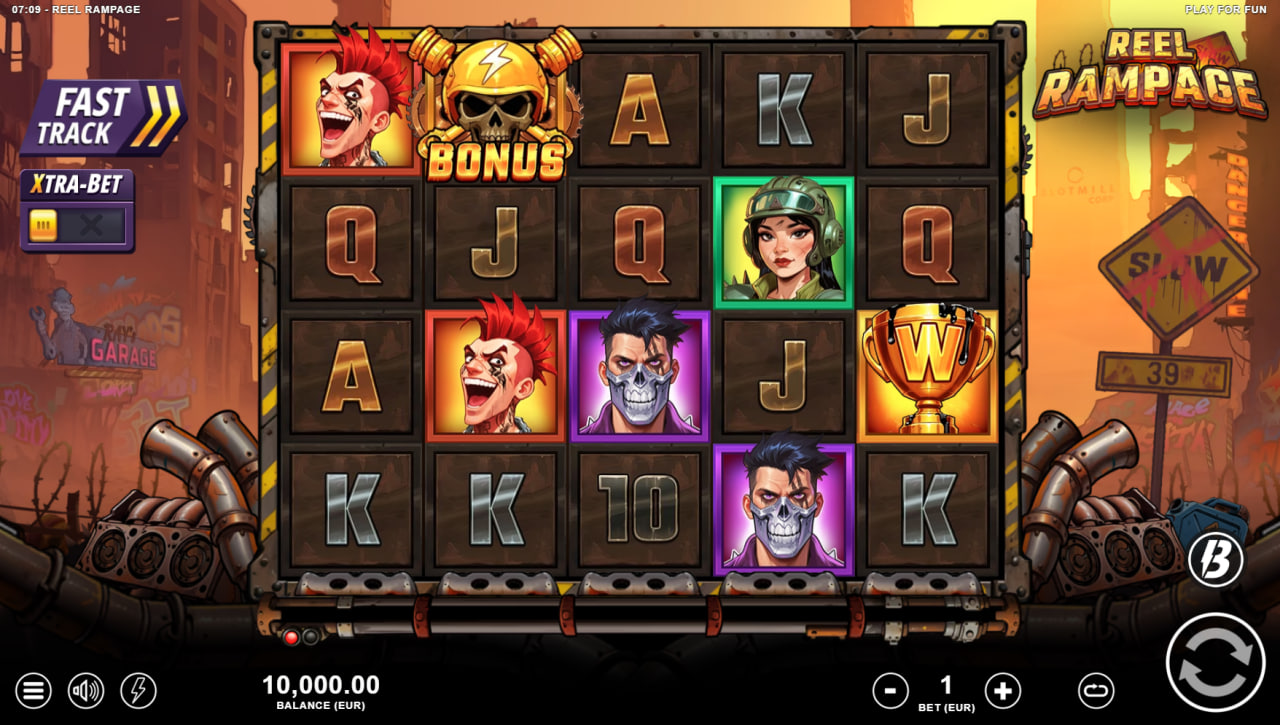Click the balance display showing 10,000.00
This screenshot has height=725, width=1280.
[x=322, y=686]
